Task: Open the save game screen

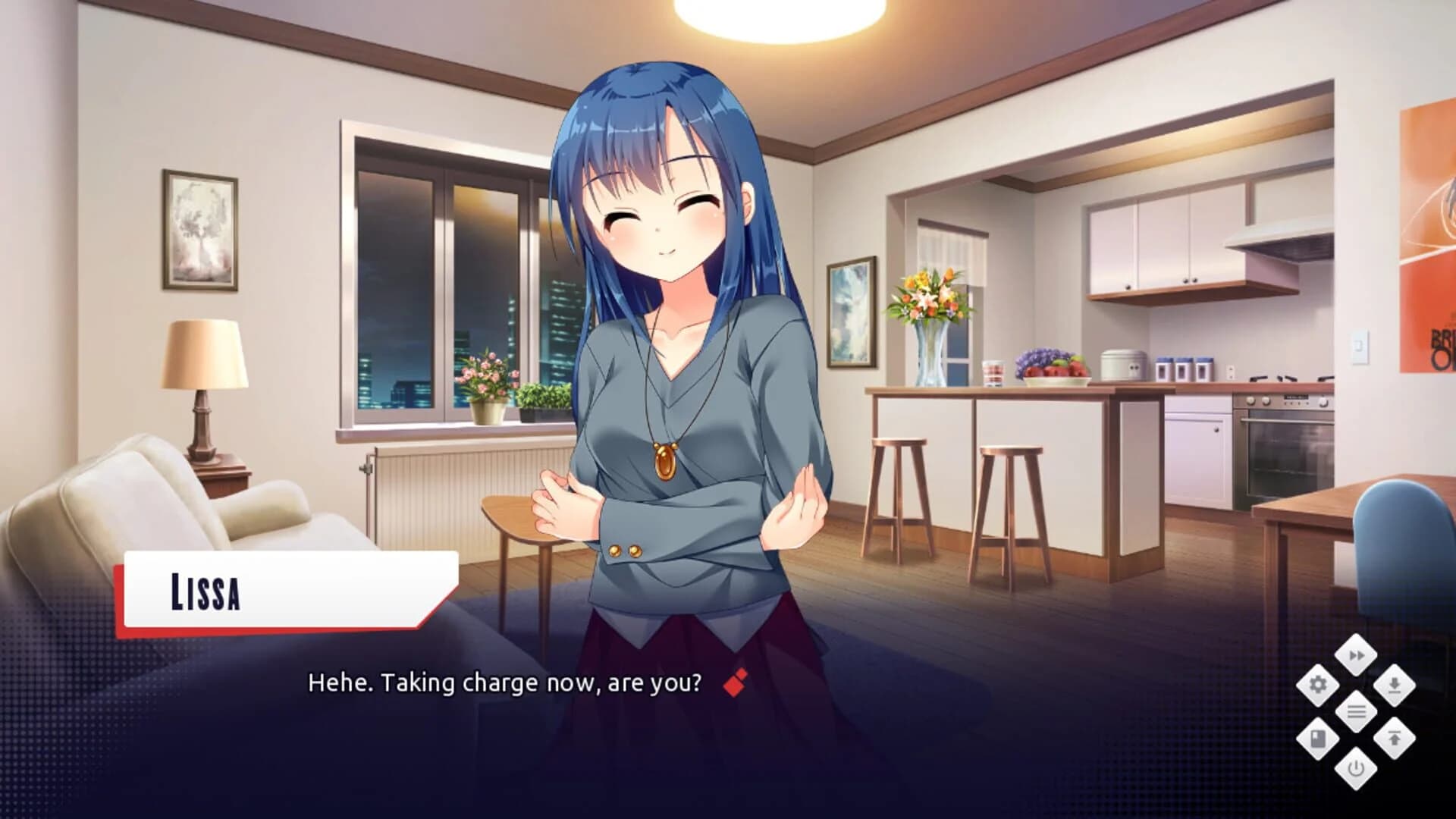Action: pyautogui.click(x=1395, y=685)
